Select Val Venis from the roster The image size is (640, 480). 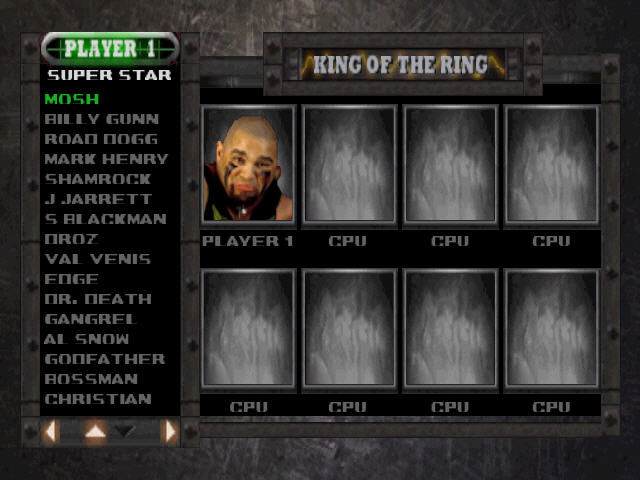tap(98, 259)
